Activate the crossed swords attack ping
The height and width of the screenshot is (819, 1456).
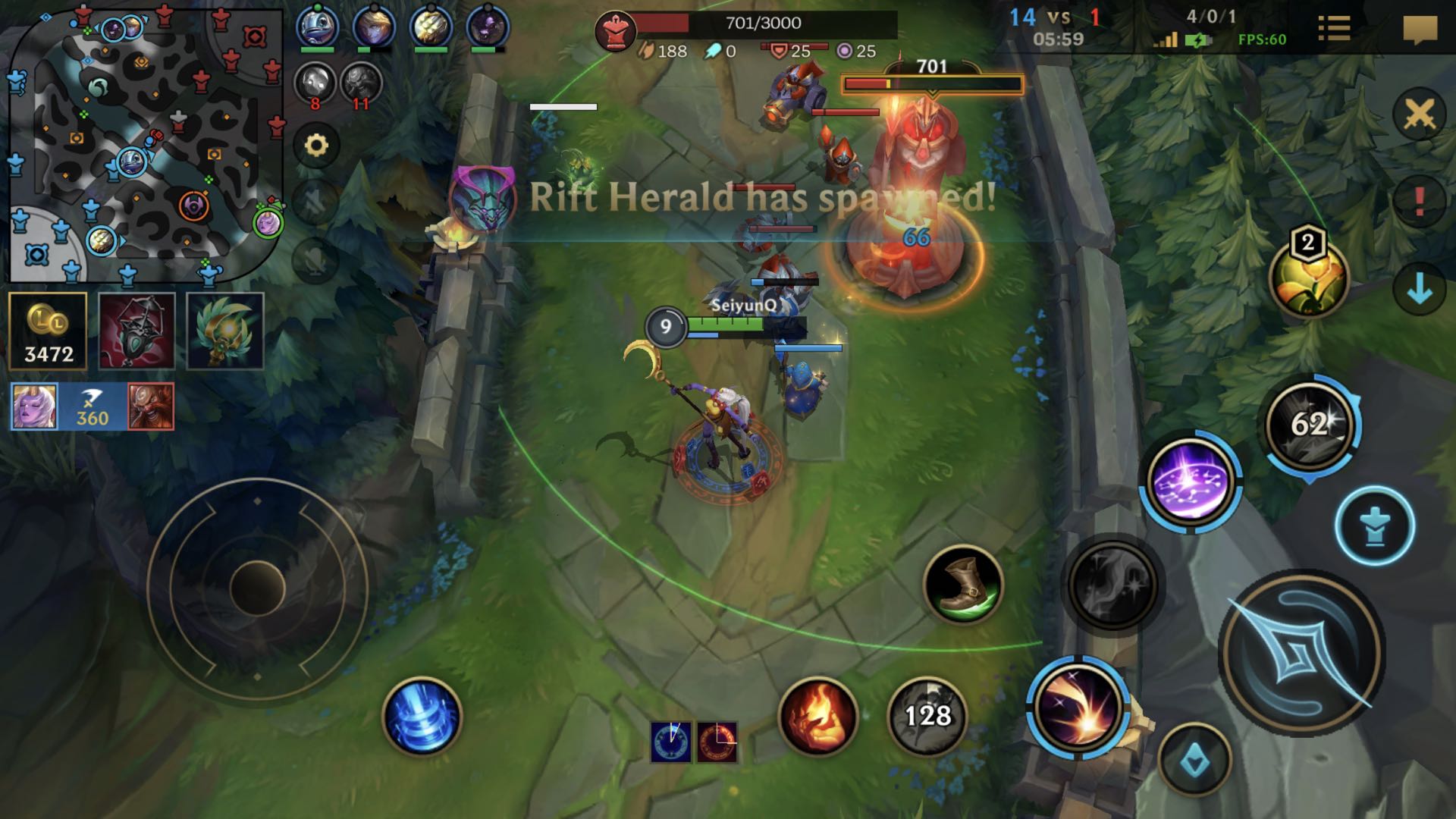pyautogui.click(x=1420, y=115)
